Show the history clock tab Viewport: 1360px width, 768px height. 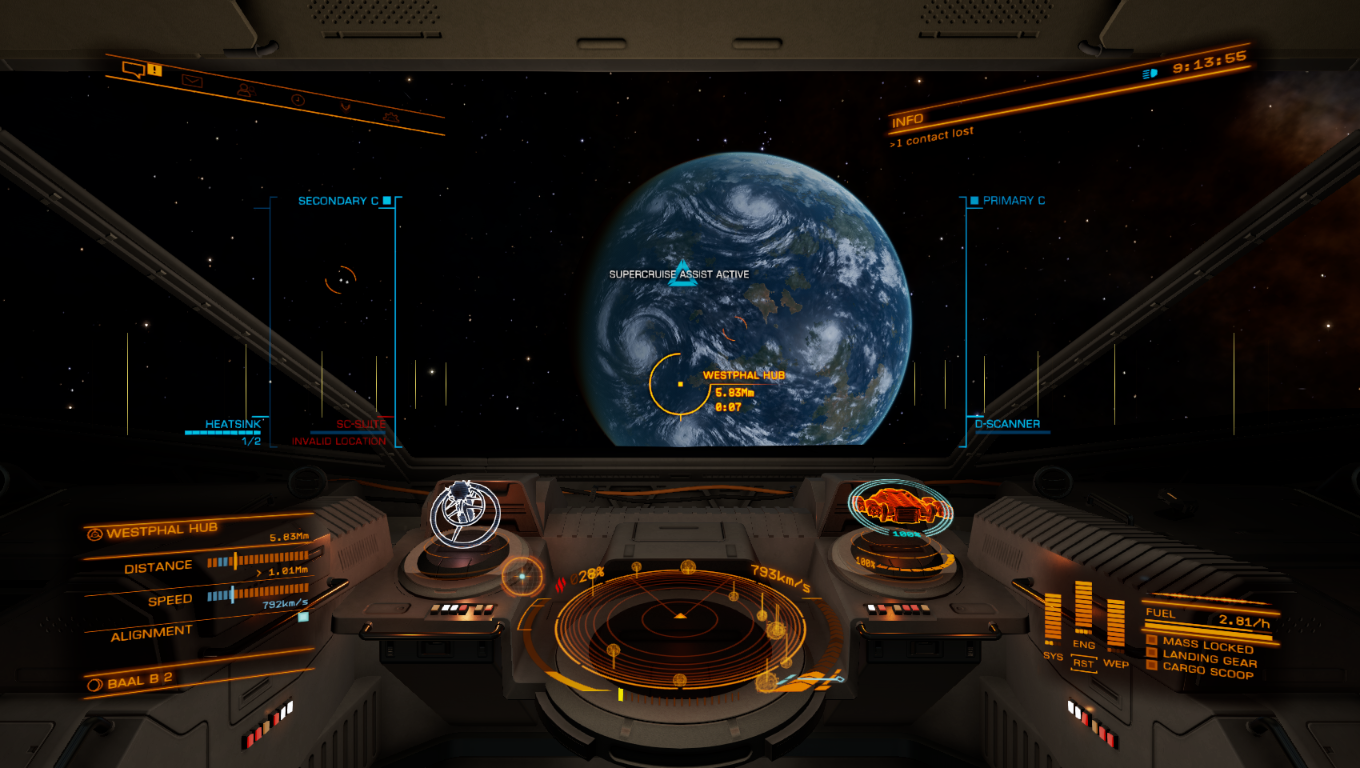(297, 99)
